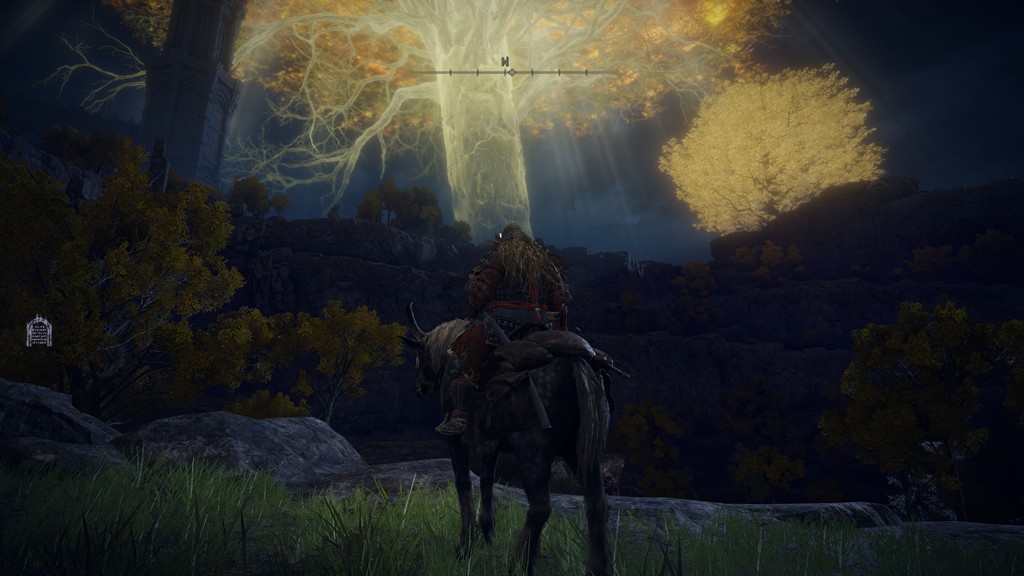The height and width of the screenshot is (576, 1024).
Task: Click the compass bar's north marker
Action: tap(506, 62)
